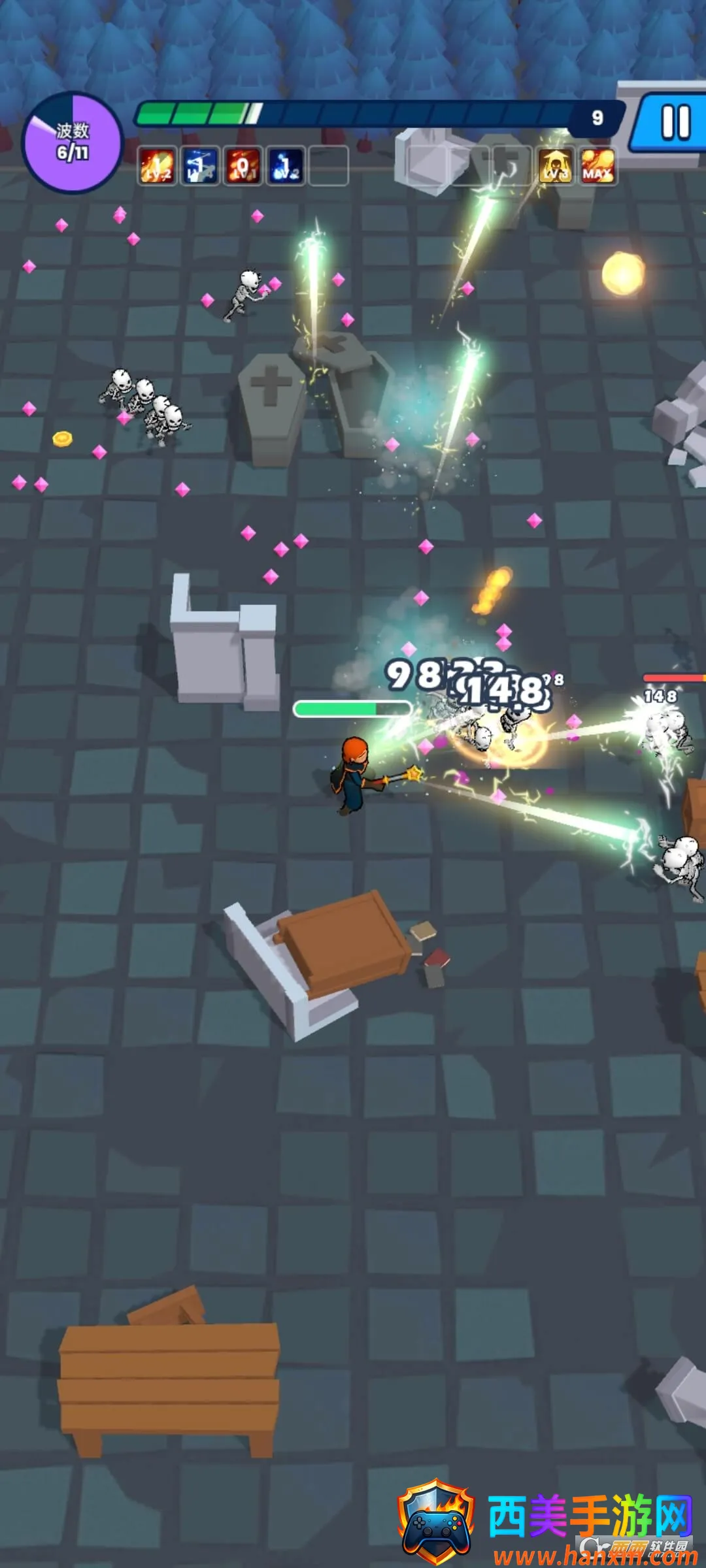Select the flame skill icon marked Lv.2
The width and height of the screenshot is (706, 1568).
[157, 166]
